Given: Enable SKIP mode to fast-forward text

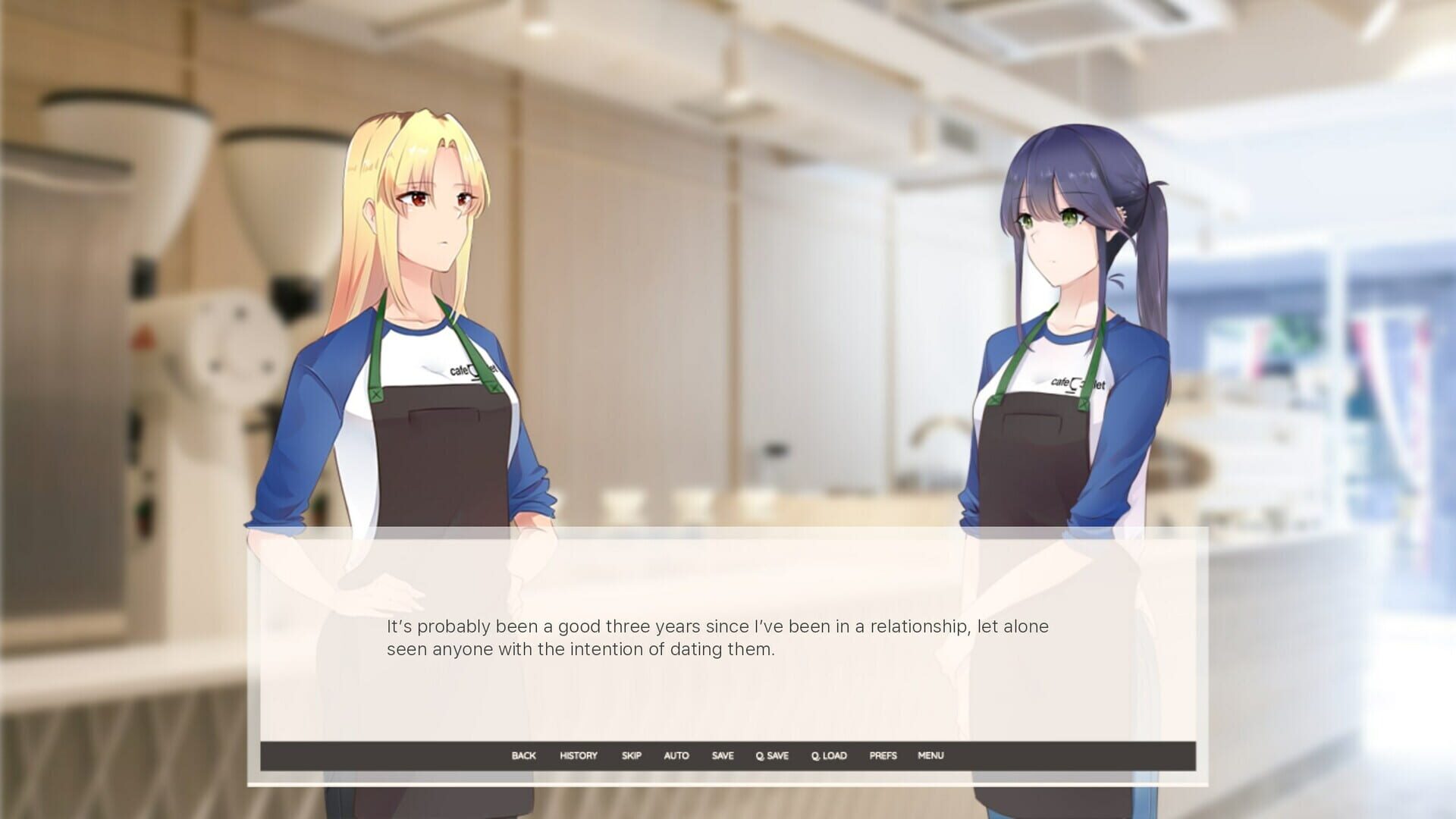Looking at the screenshot, I should point(631,755).
